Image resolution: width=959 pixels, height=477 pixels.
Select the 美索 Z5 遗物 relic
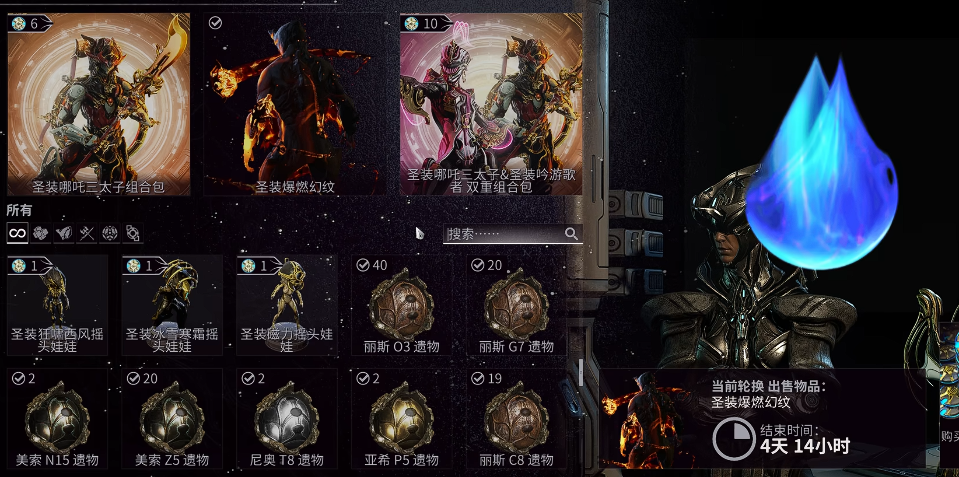tap(172, 419)
